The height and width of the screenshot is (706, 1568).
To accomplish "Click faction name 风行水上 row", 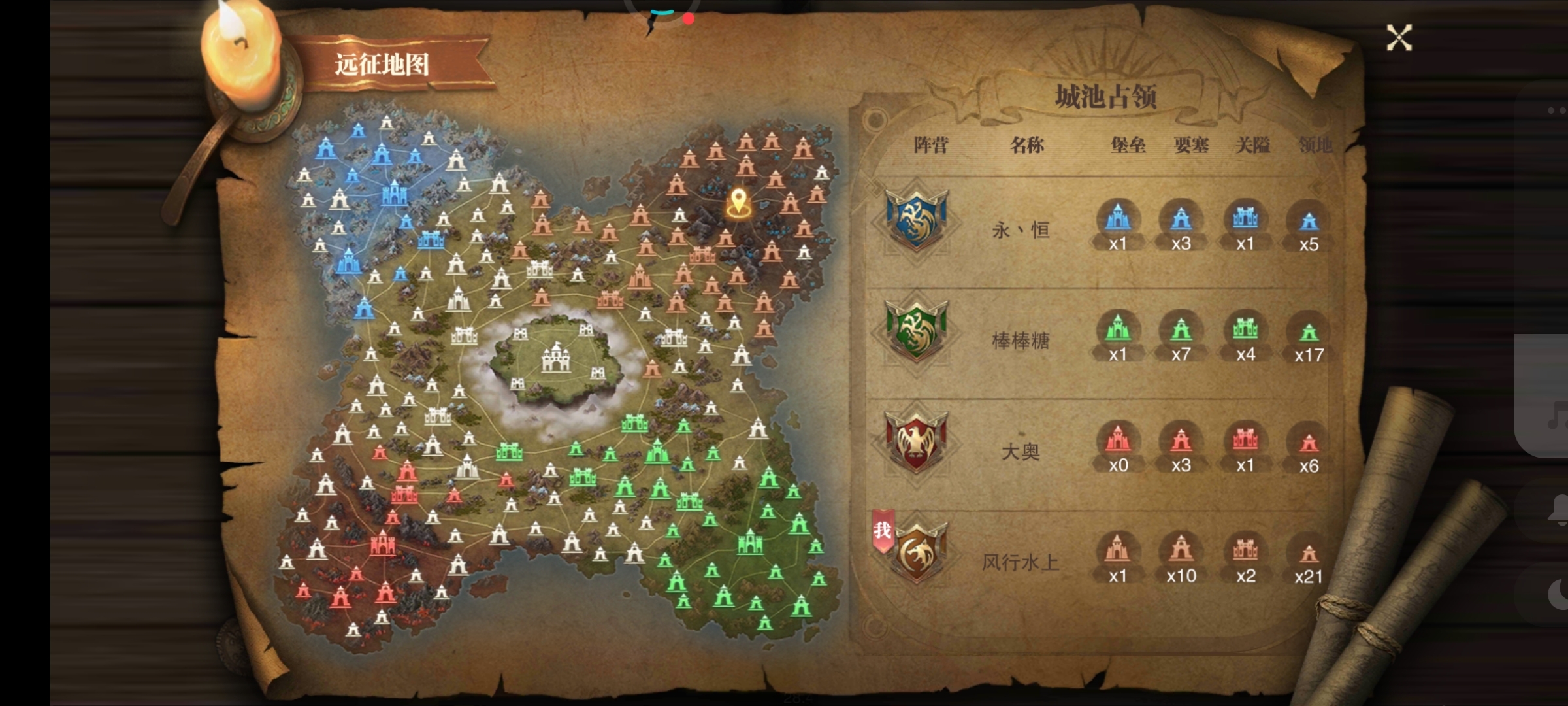I will pos(1021,562).
